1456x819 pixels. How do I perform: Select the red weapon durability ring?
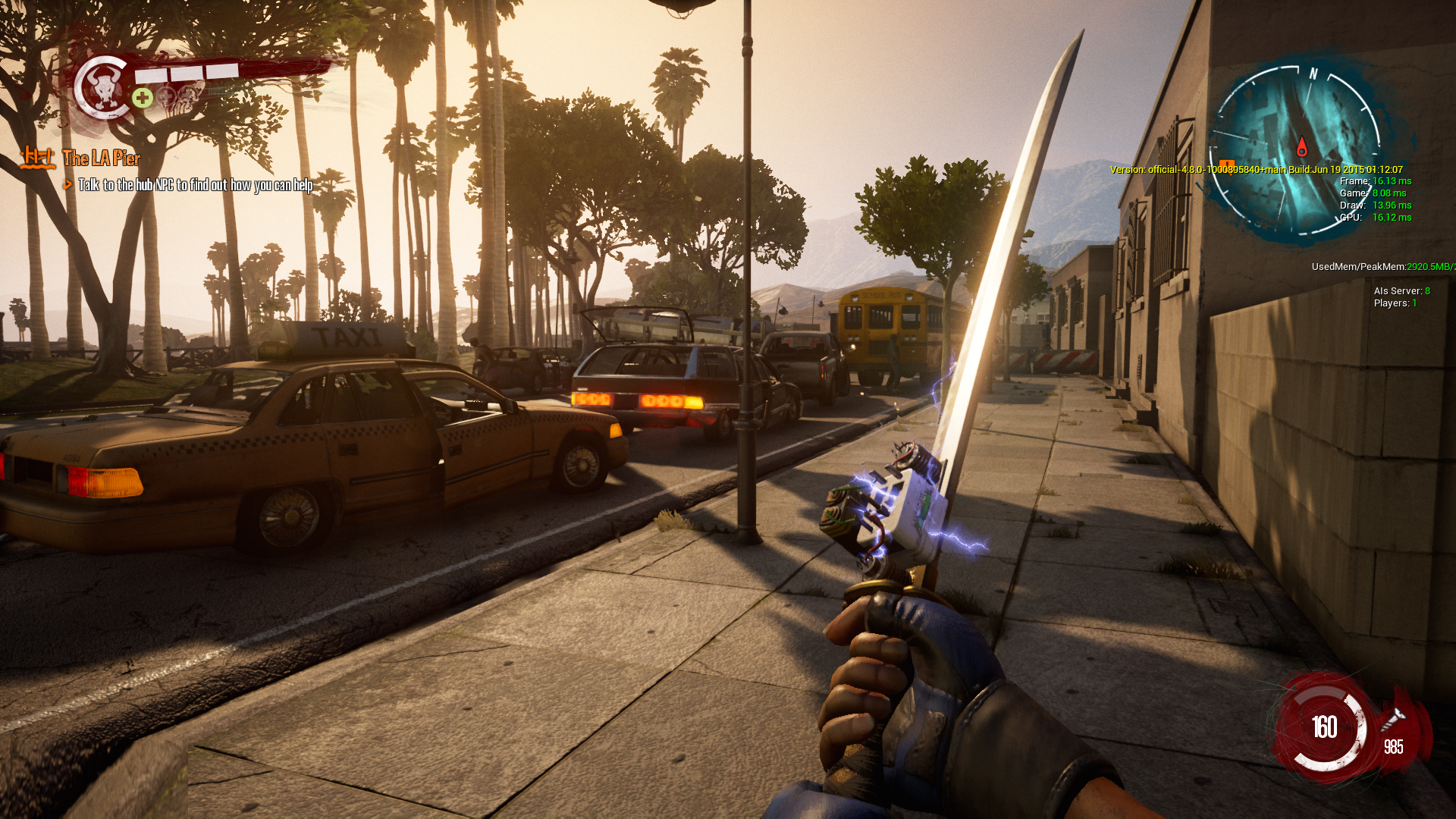coord(1324,727)
